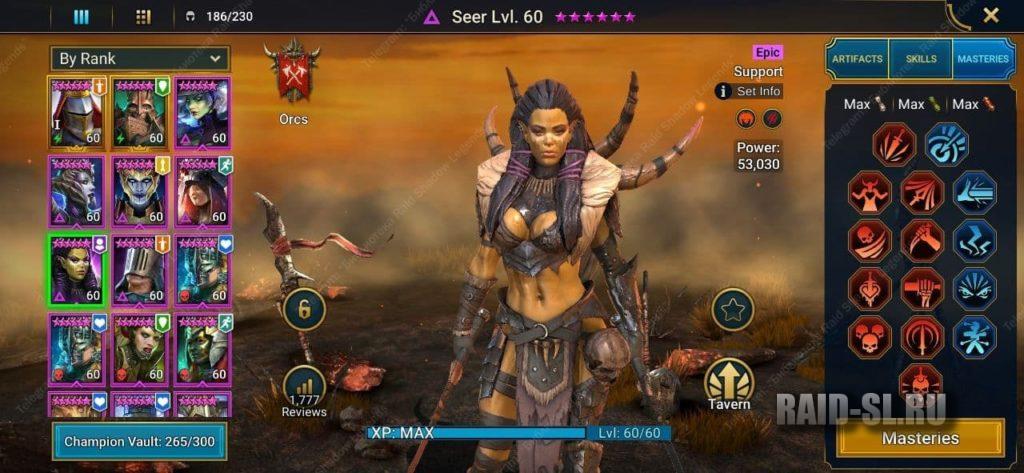Show the 1,777 champion Reviews
The image size is (1024, 473).
[304, 391]
